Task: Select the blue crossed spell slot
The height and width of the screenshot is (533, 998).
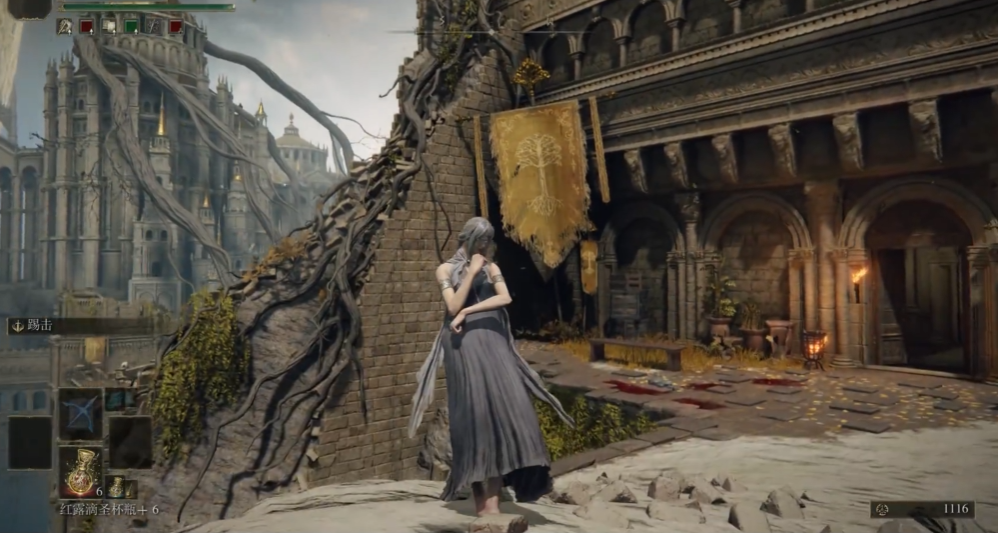Action: coord(80,412)
